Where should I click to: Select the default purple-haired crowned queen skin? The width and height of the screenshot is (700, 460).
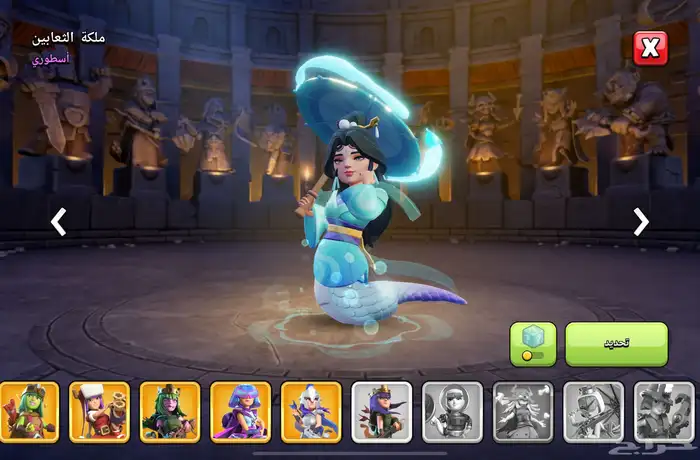[x=381, y=411]
